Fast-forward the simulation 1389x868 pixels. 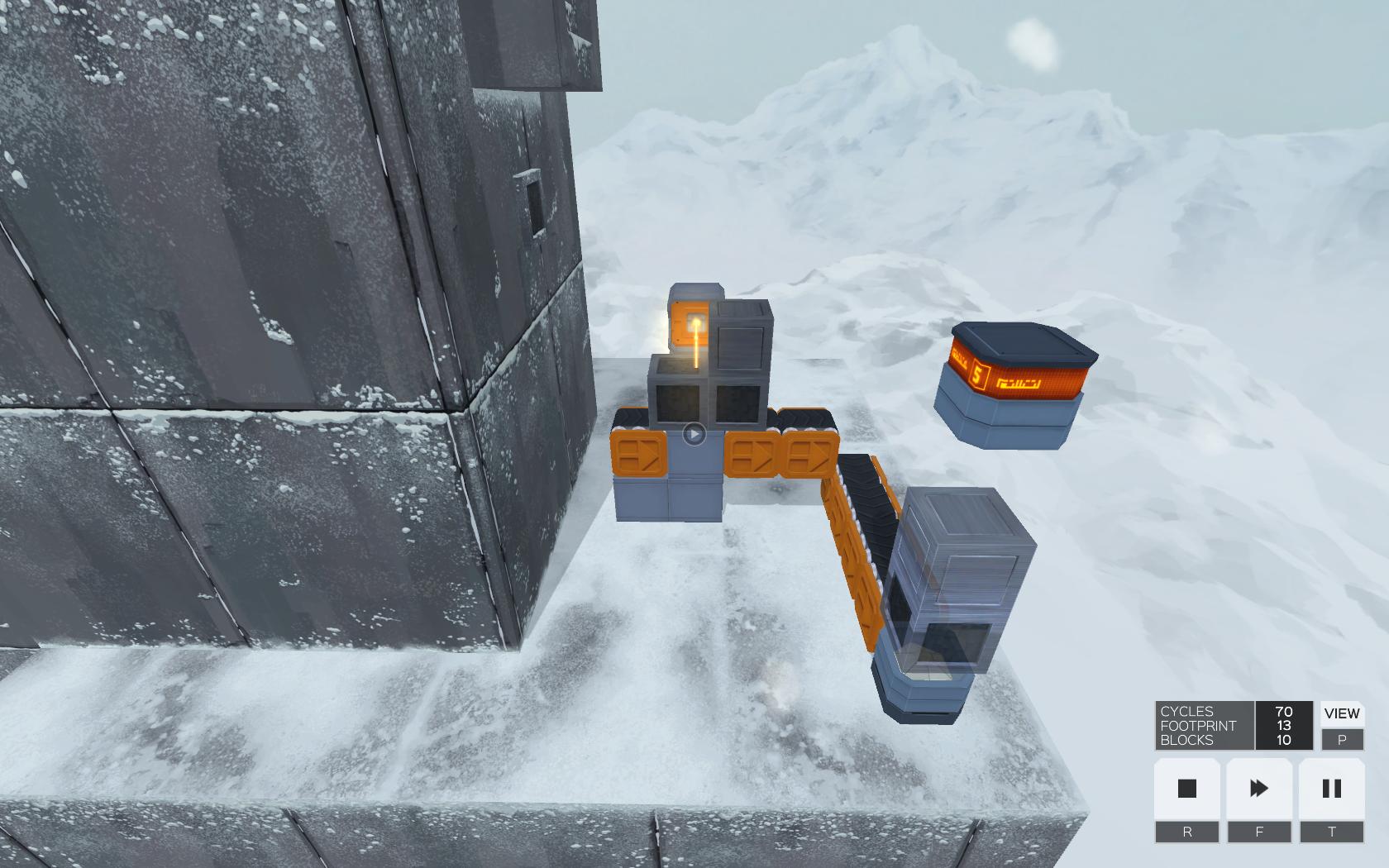[1258, 789]
